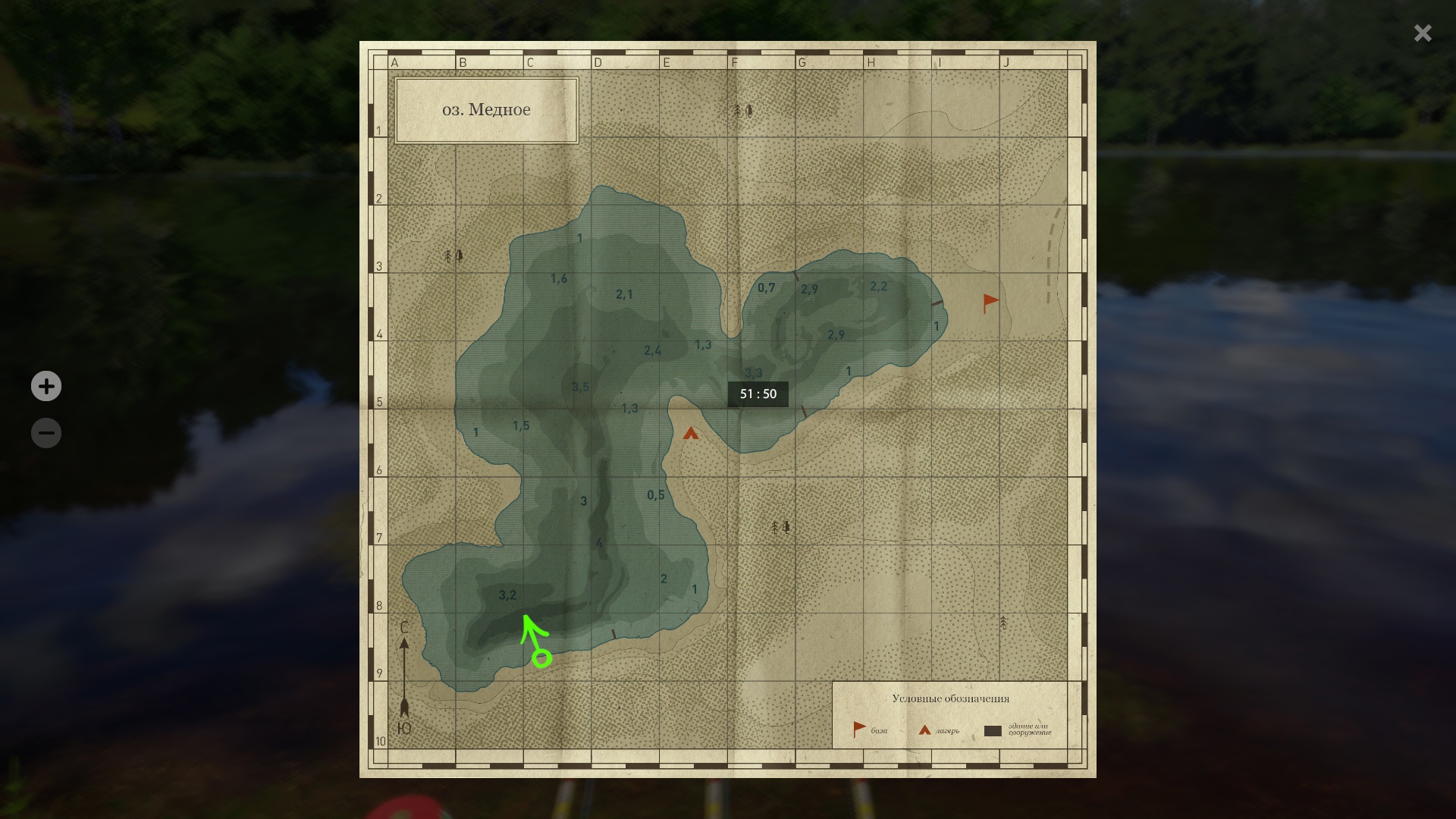Select the red base flag marker on map
This screenshot has height=819, width=1456.
[990, 303]
